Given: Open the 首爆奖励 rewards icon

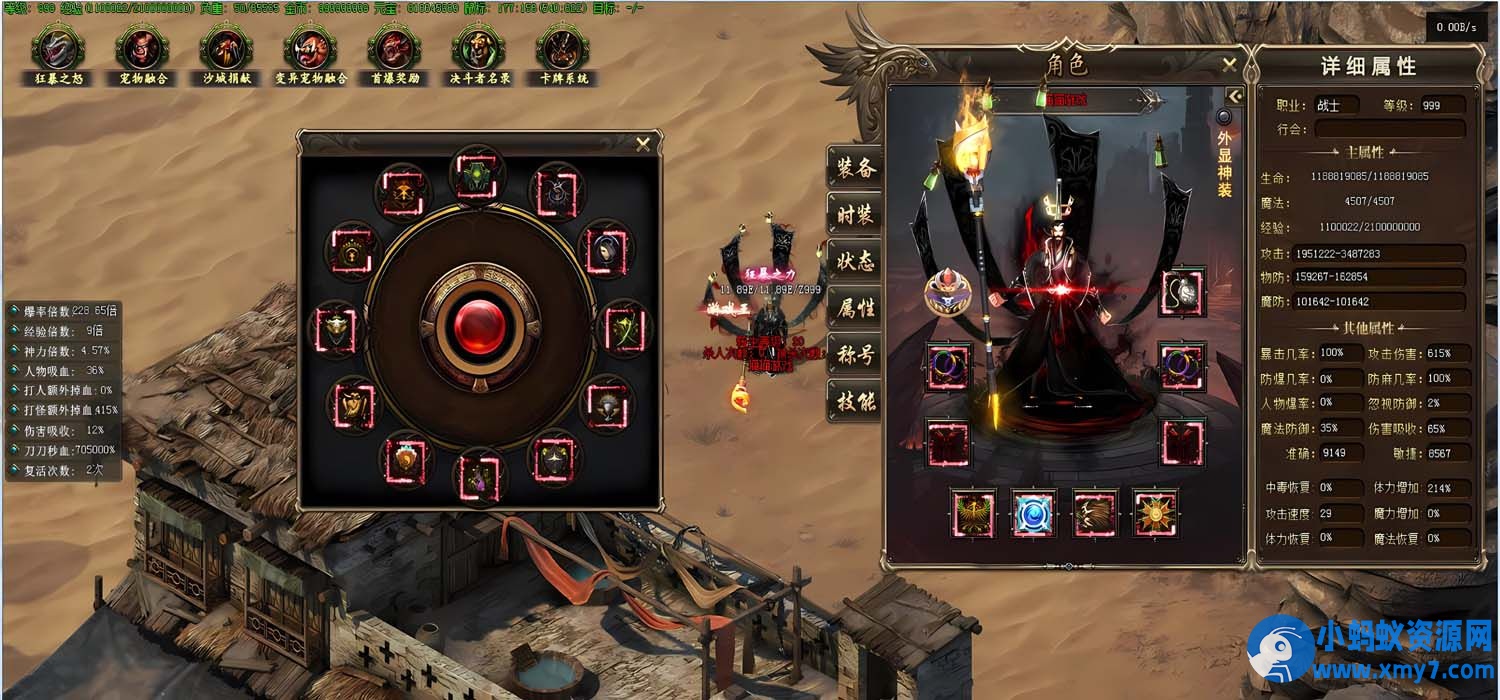Looking at the screenshot, I should click(x=395, y=48).
